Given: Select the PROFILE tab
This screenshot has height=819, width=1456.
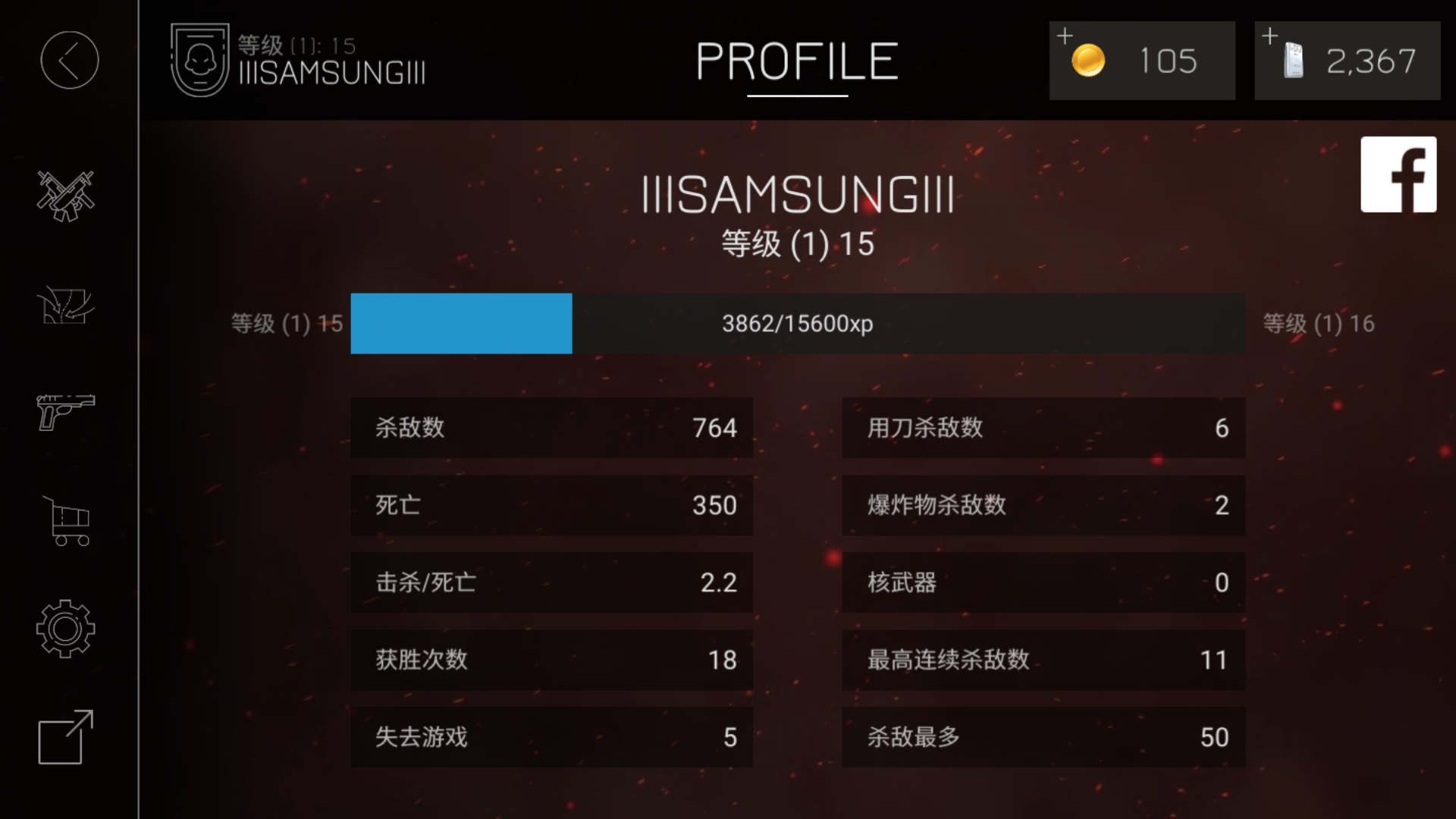Looking at the screenshot, I should click(795, 62).
